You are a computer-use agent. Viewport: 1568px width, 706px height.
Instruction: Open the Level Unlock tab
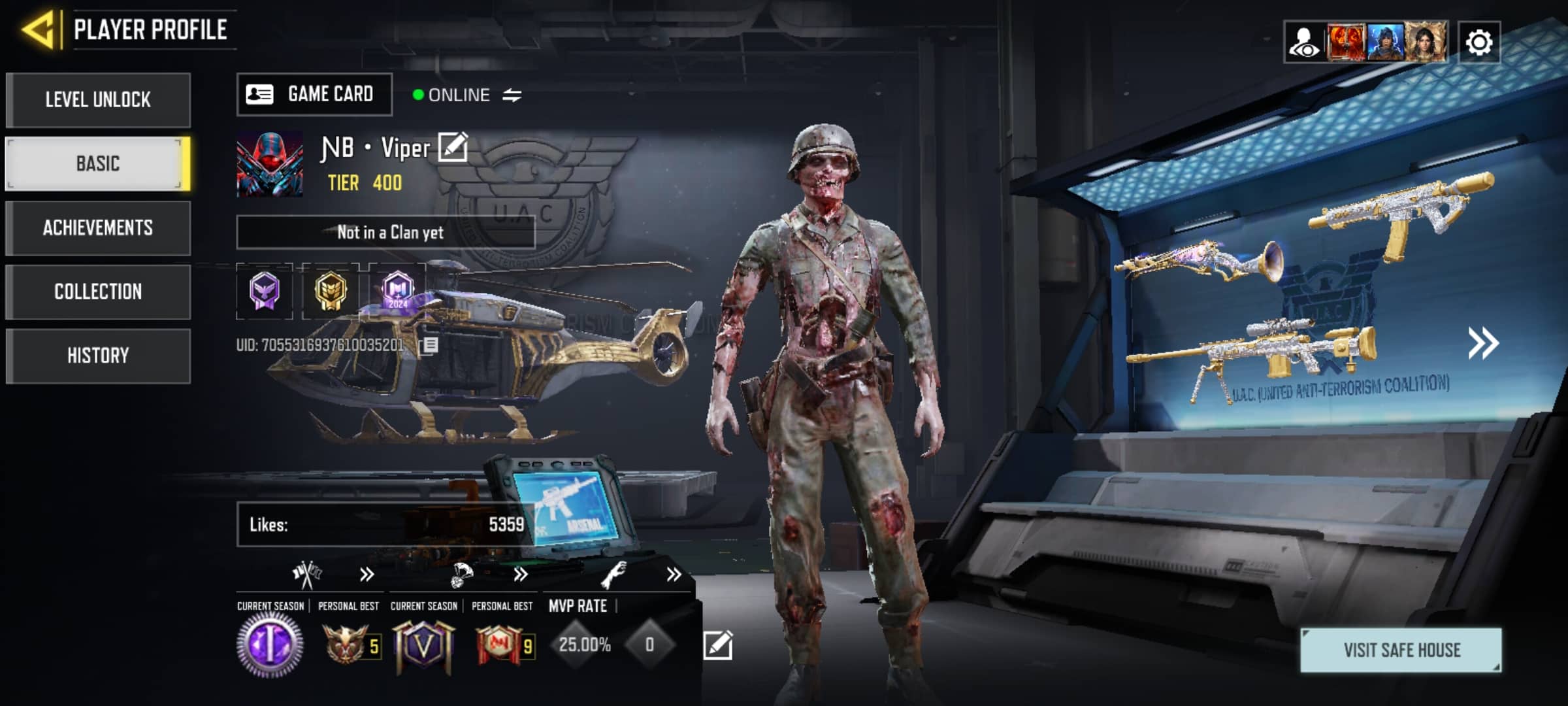98,99
